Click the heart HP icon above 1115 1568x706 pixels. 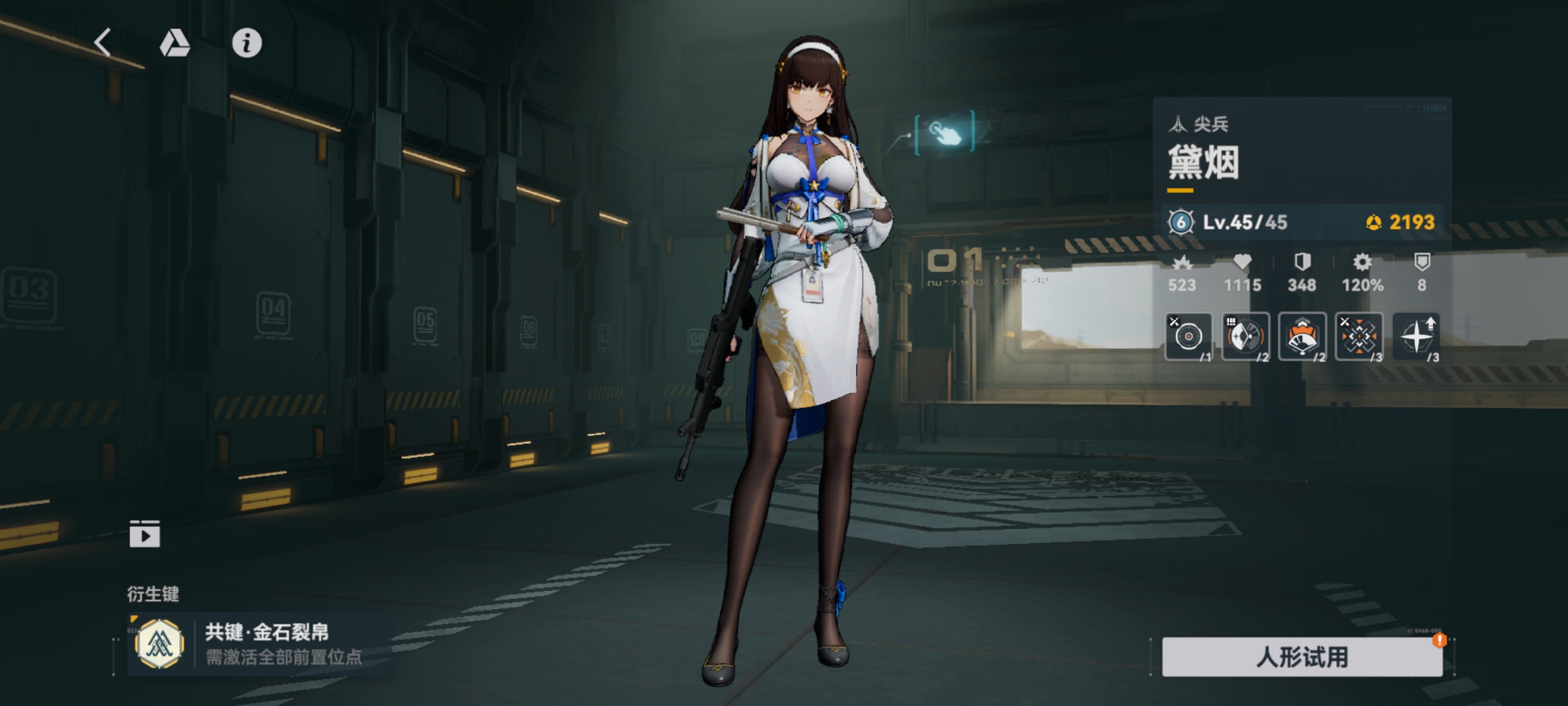pyautogui.click(x=1242, y=260)
